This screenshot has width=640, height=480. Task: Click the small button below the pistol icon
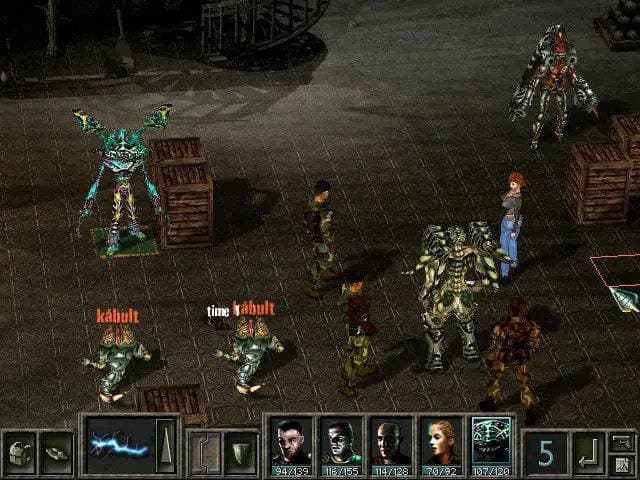[x=622, y=464]
